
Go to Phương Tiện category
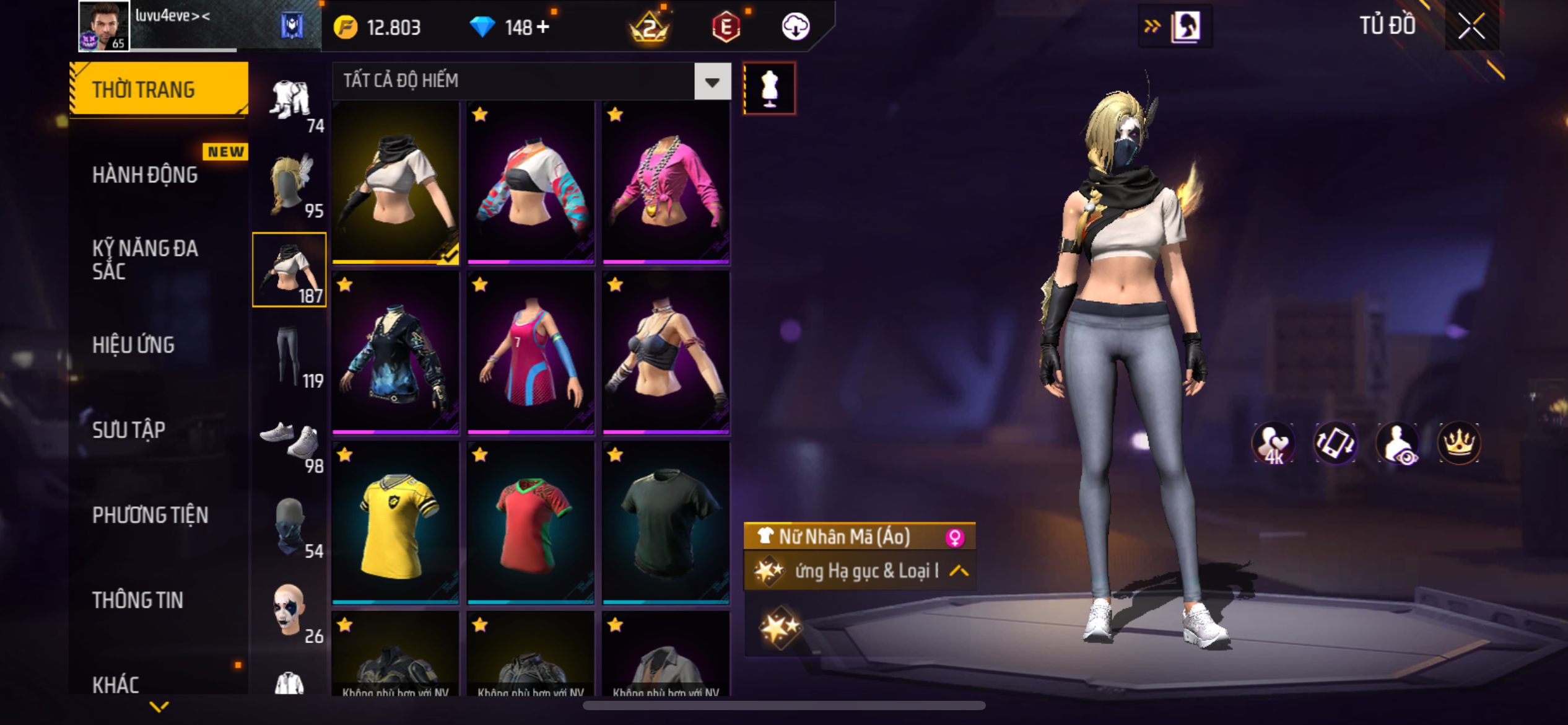tap(150, 515)
